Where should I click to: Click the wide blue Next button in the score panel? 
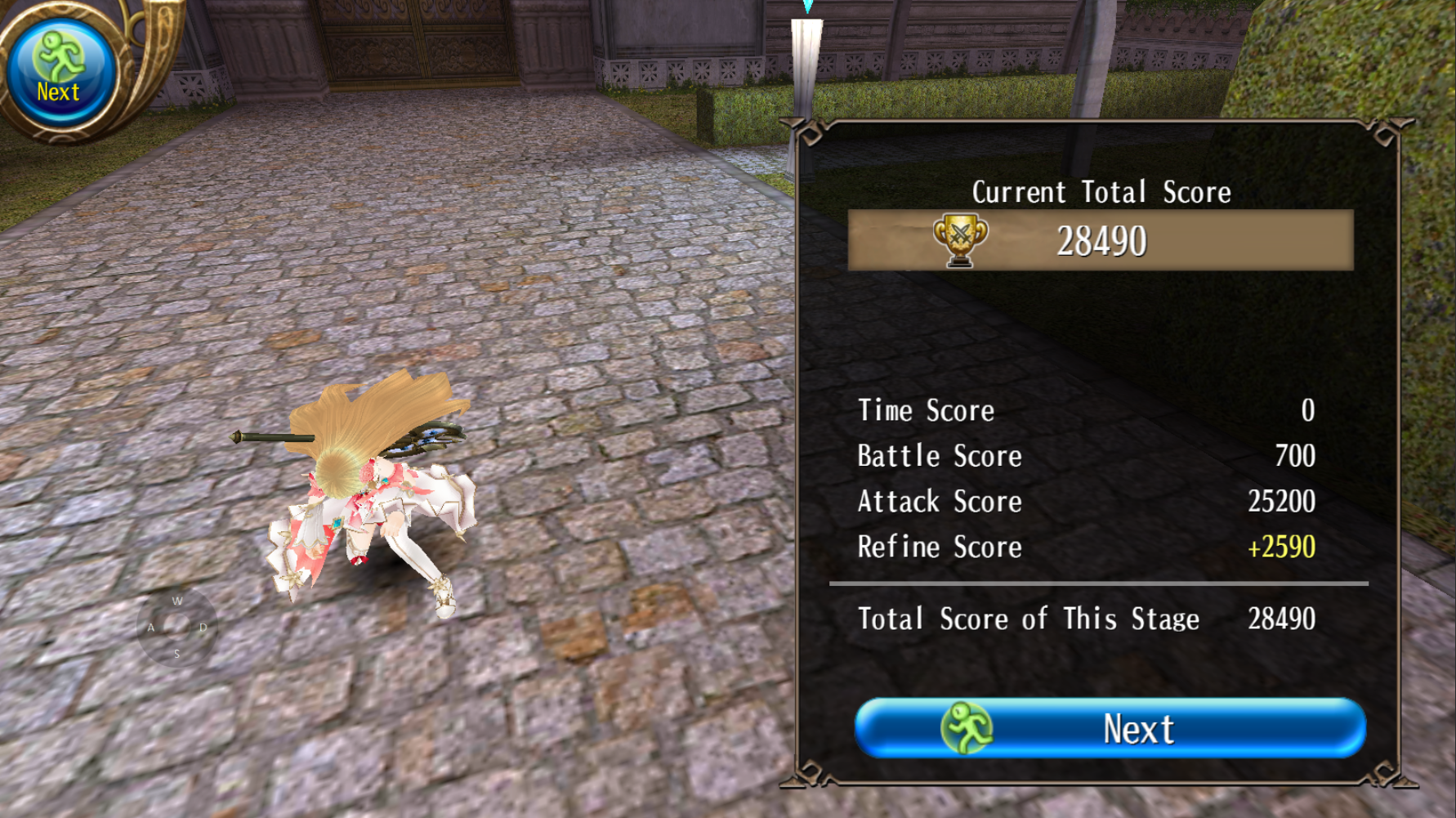[x=1110, y=728]
